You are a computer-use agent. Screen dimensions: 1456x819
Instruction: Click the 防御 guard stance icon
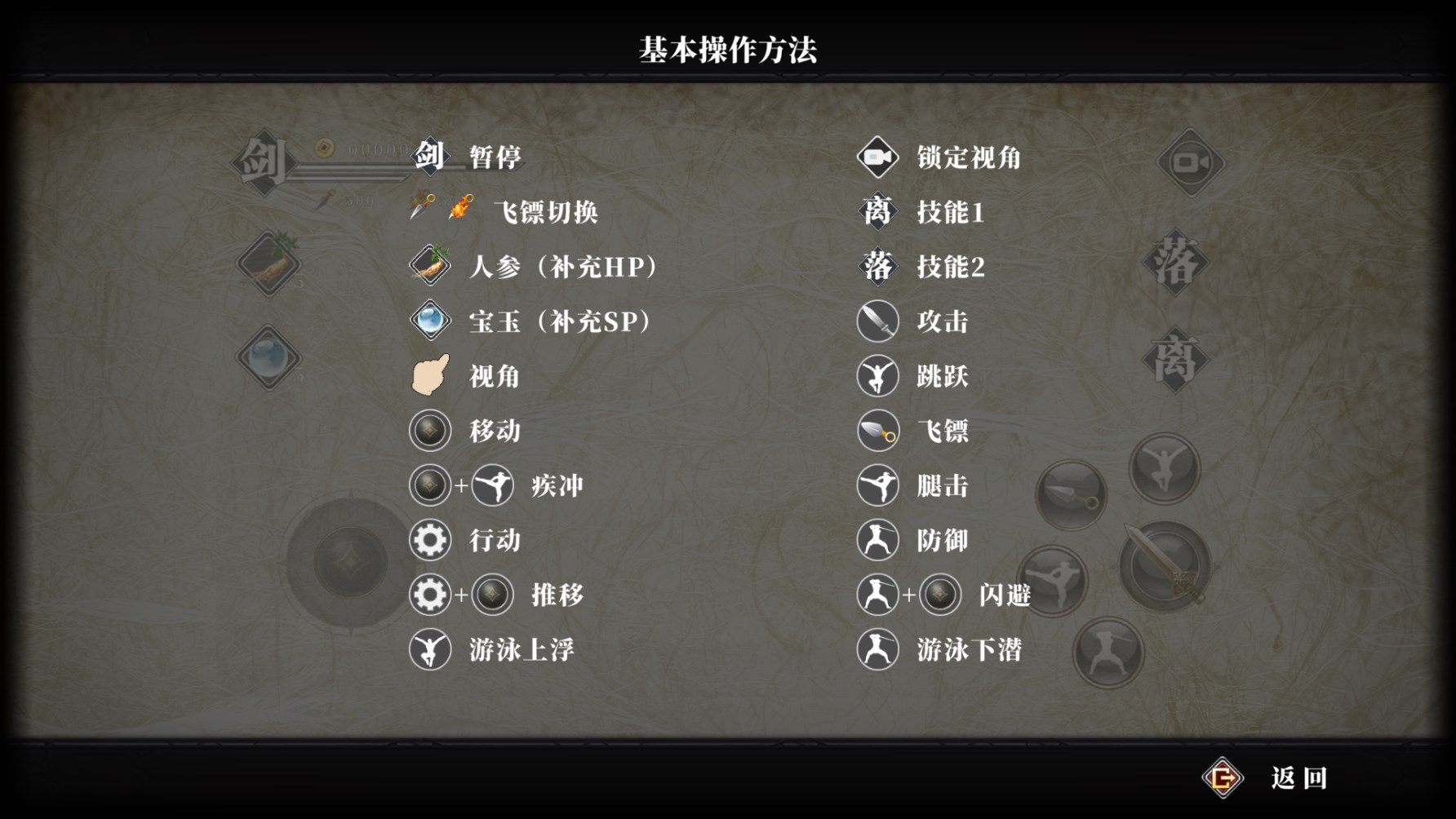click(877, 540)
